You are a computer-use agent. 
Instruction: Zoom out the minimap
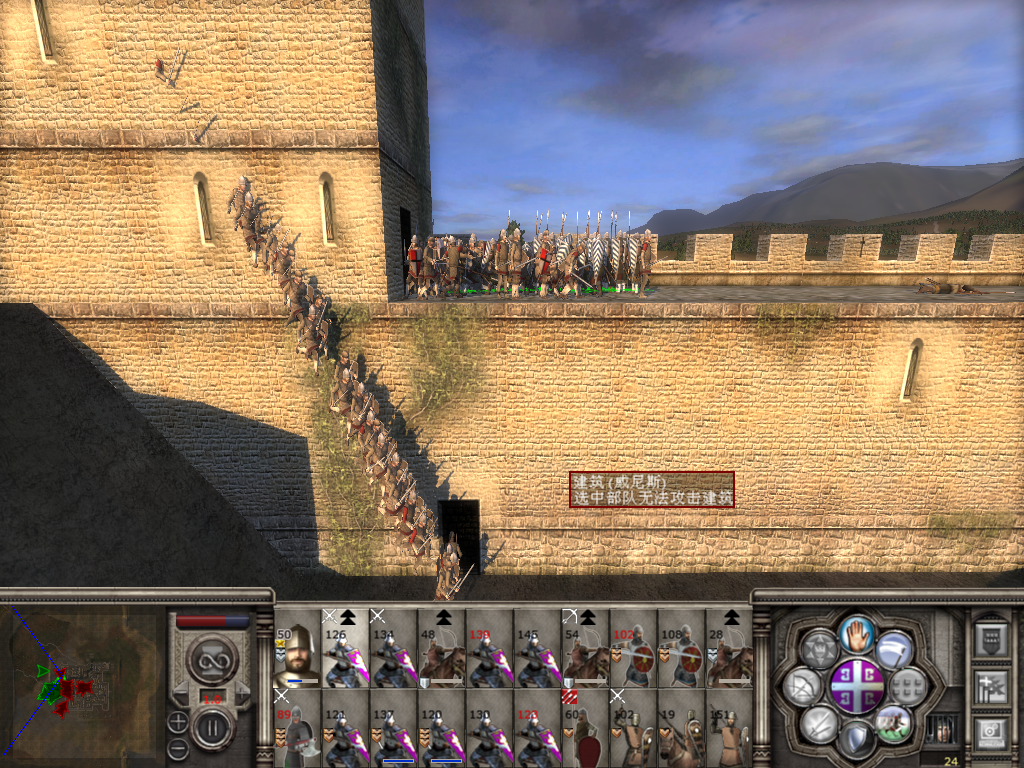178,747
